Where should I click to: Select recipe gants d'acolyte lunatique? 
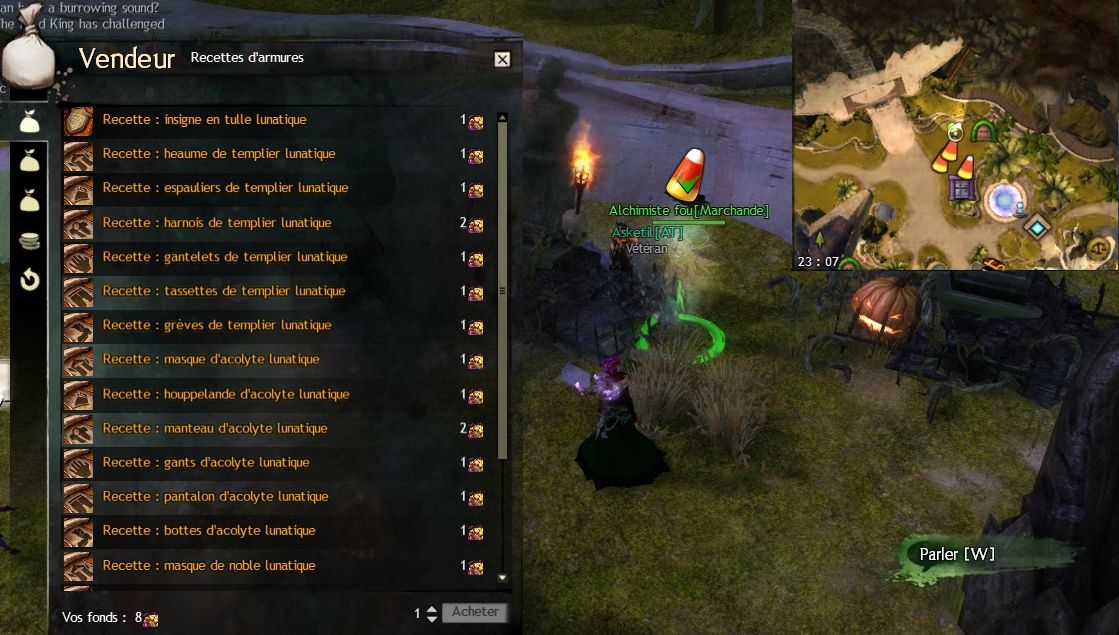click(206, 462)
